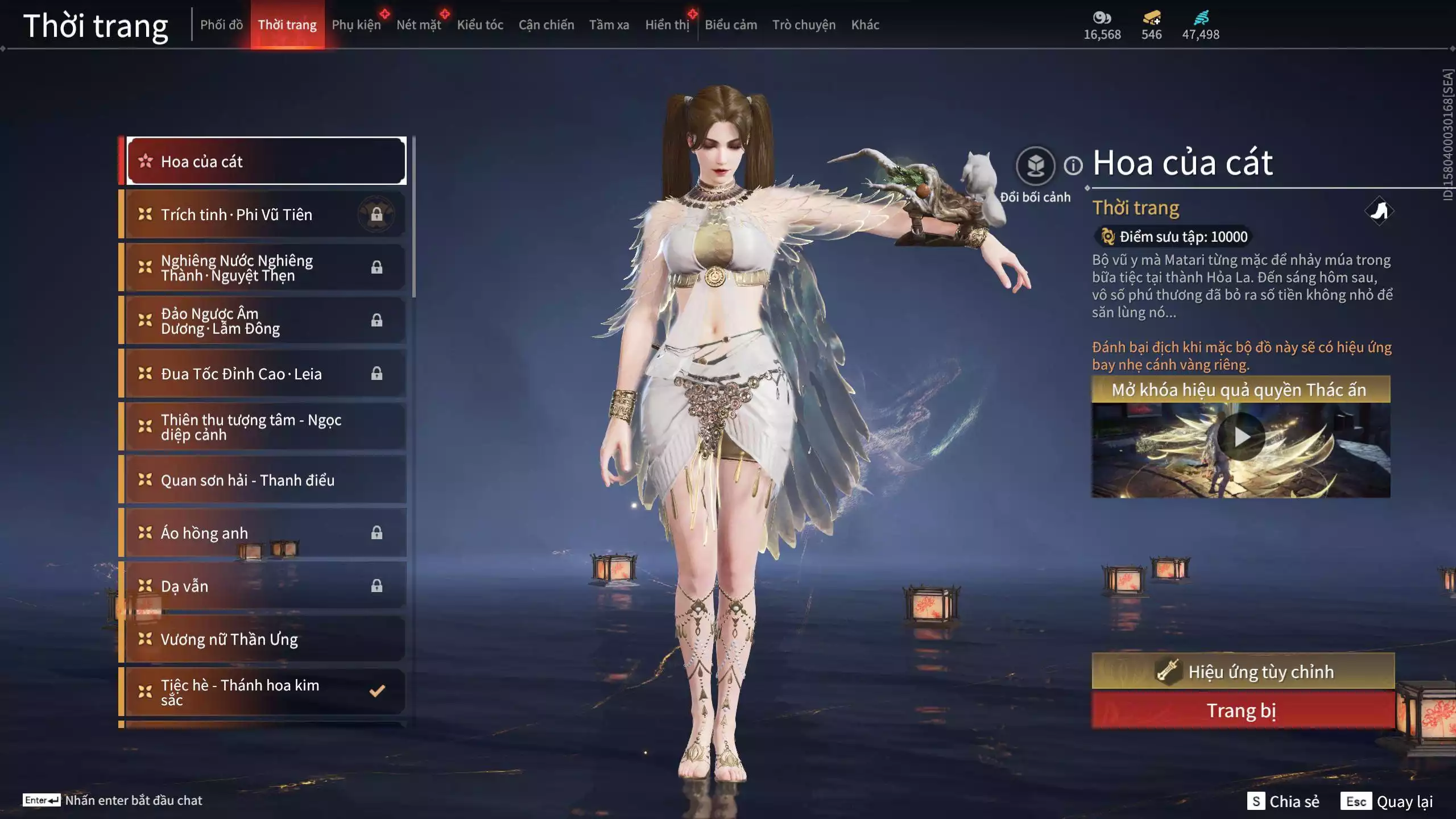1456x819 pixels.
Task: Click the flower icon beside Hoa của cát
Action: (147, 161)
